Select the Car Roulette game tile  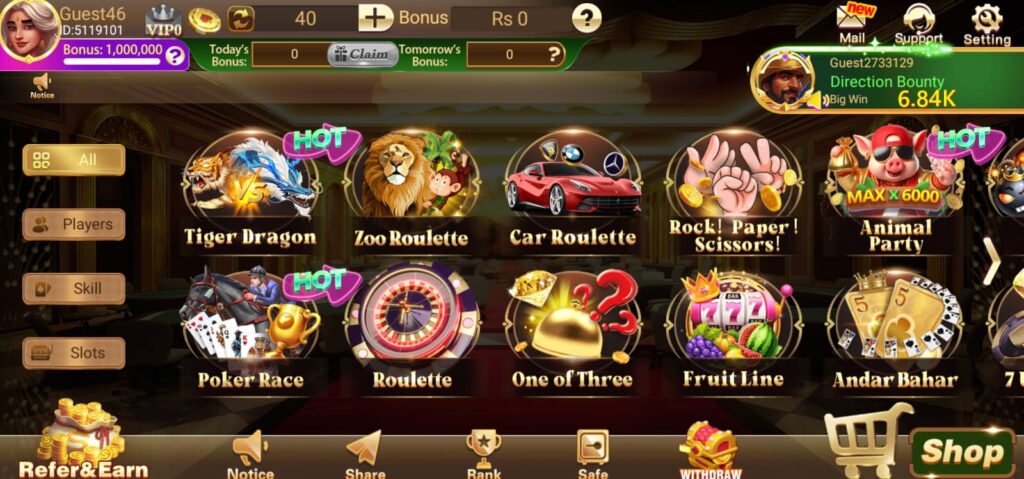coord(572,192)
